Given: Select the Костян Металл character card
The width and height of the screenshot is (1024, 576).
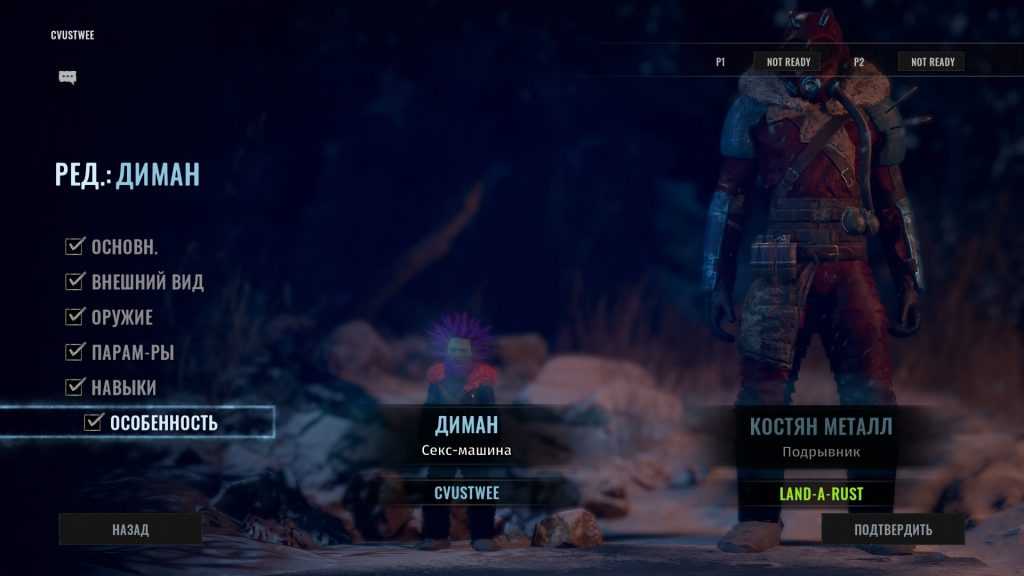Looking at the screenshot, I should click(822, 436).
